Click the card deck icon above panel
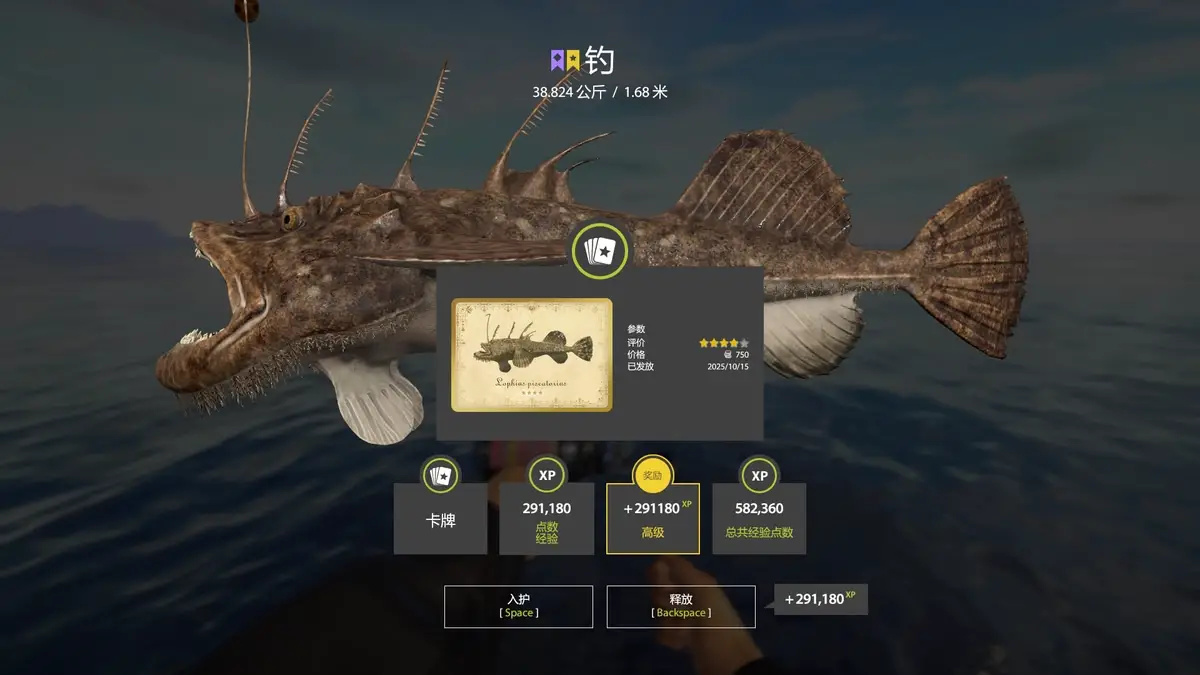This screenshot has width=1200, height=675. 600,250
